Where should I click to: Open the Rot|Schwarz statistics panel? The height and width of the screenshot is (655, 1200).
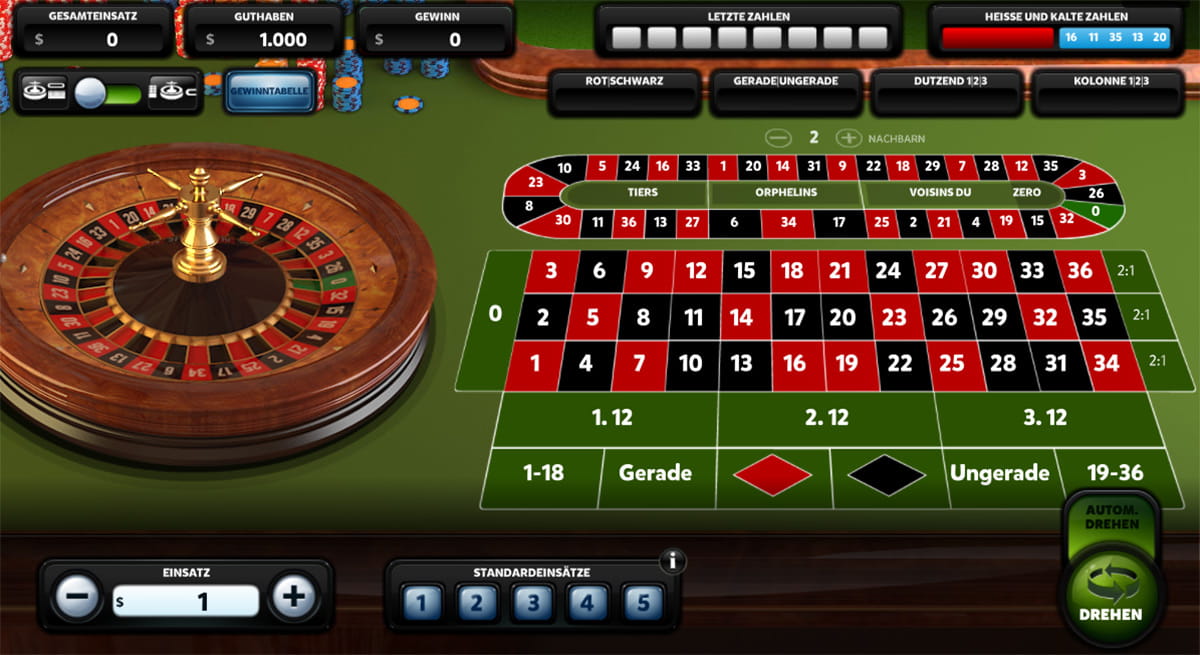624,92
